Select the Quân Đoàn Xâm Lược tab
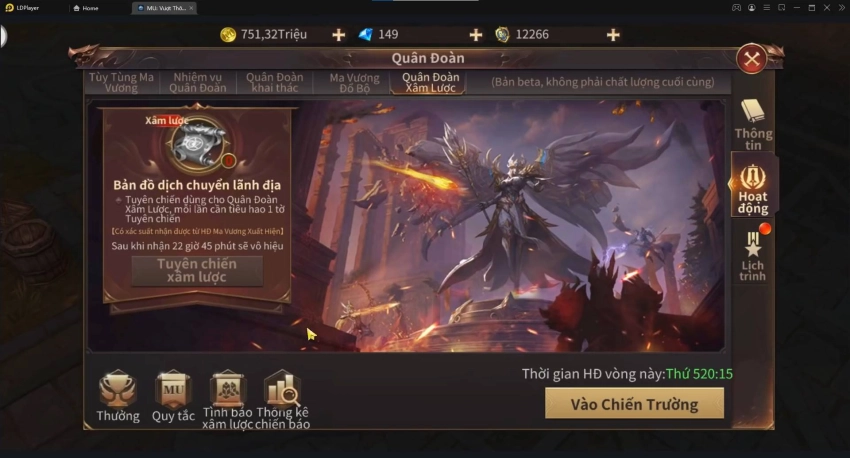Viewport: 850px width, 458px height. point(430,82)
